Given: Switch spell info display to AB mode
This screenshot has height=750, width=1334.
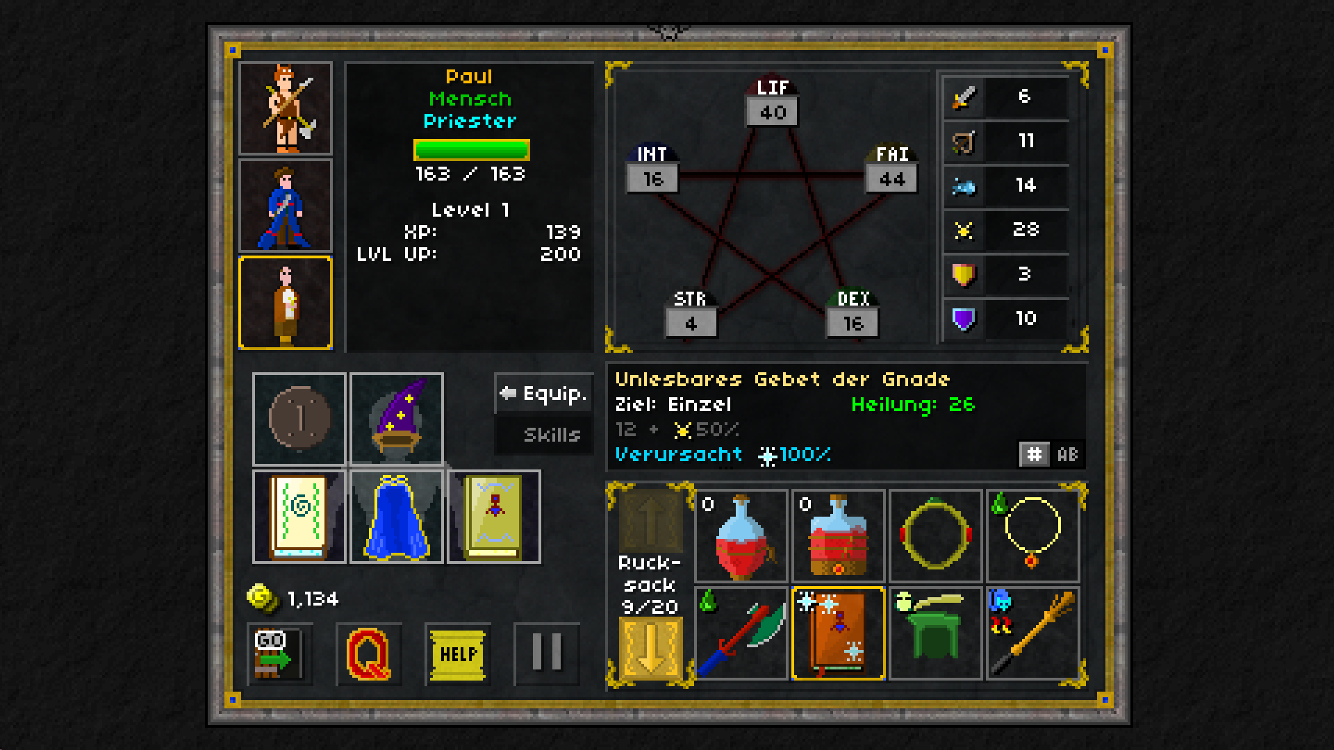Looking at the screenshot, I should [1066, 454].
